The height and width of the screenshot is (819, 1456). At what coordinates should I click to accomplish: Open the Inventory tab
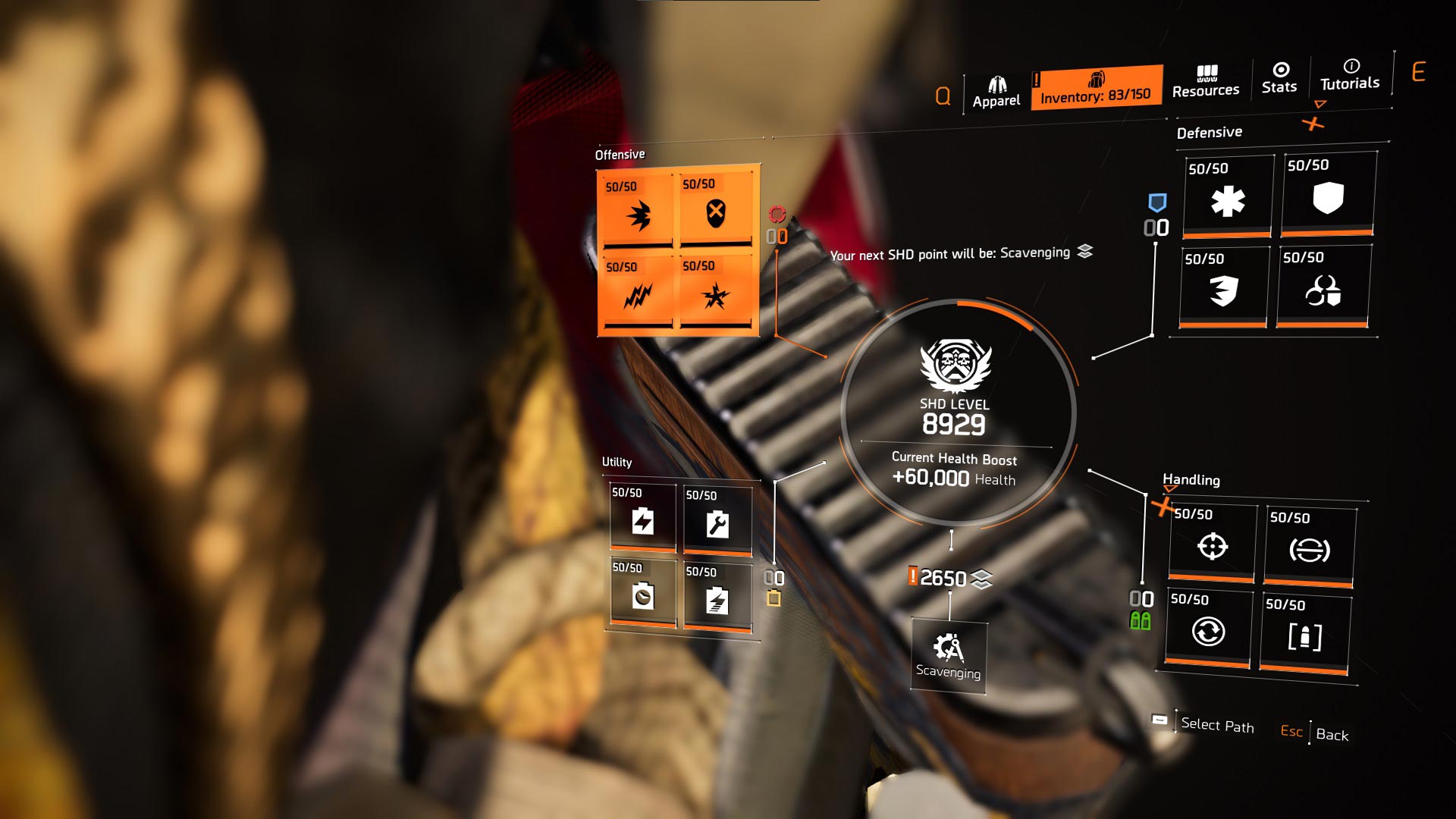pos(1096,88)
